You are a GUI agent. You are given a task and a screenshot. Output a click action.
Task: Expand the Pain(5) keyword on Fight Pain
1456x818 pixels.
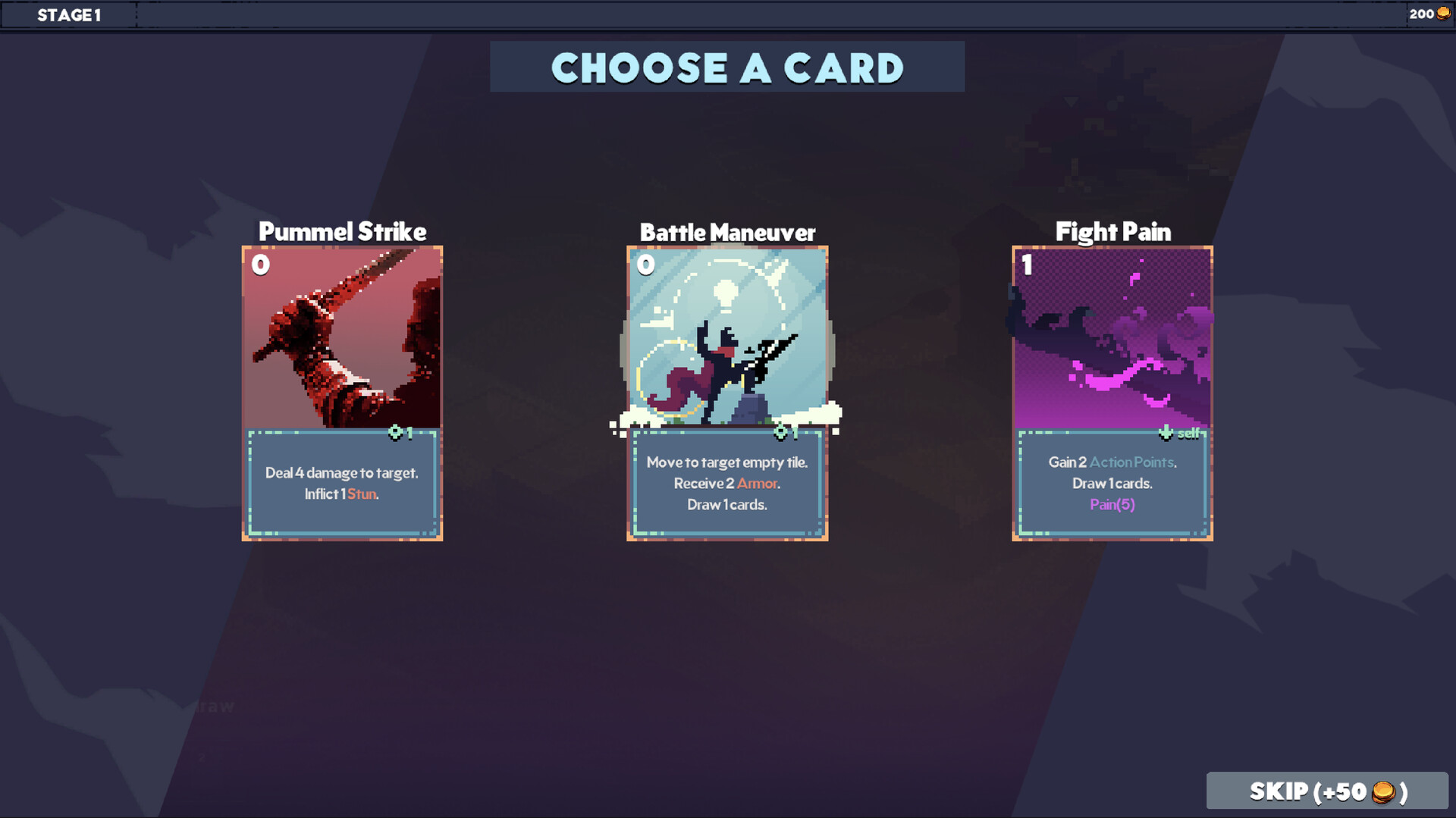coord(1112,504)
